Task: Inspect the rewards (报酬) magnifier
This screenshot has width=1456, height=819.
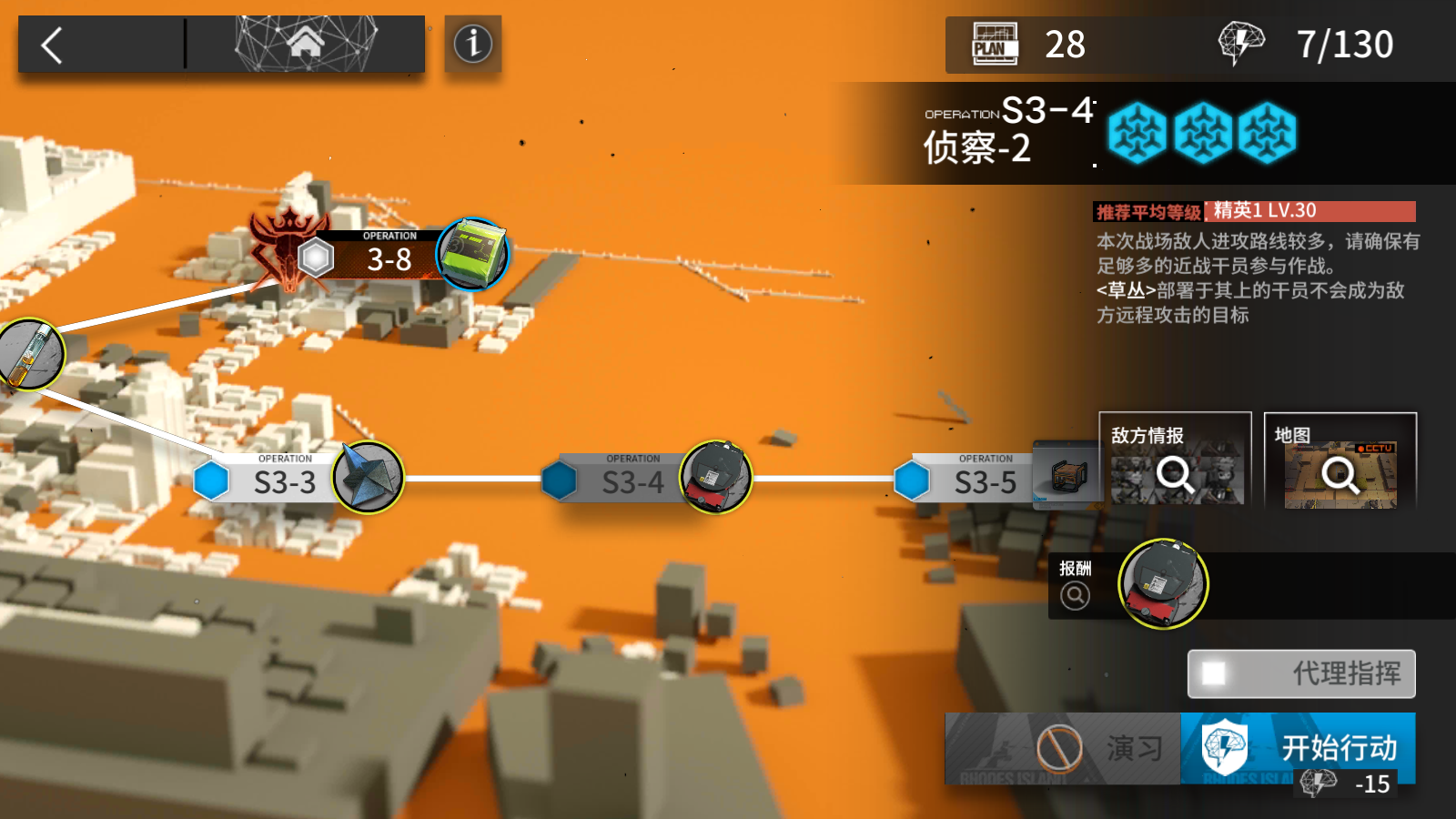Action: point(1075,595)
